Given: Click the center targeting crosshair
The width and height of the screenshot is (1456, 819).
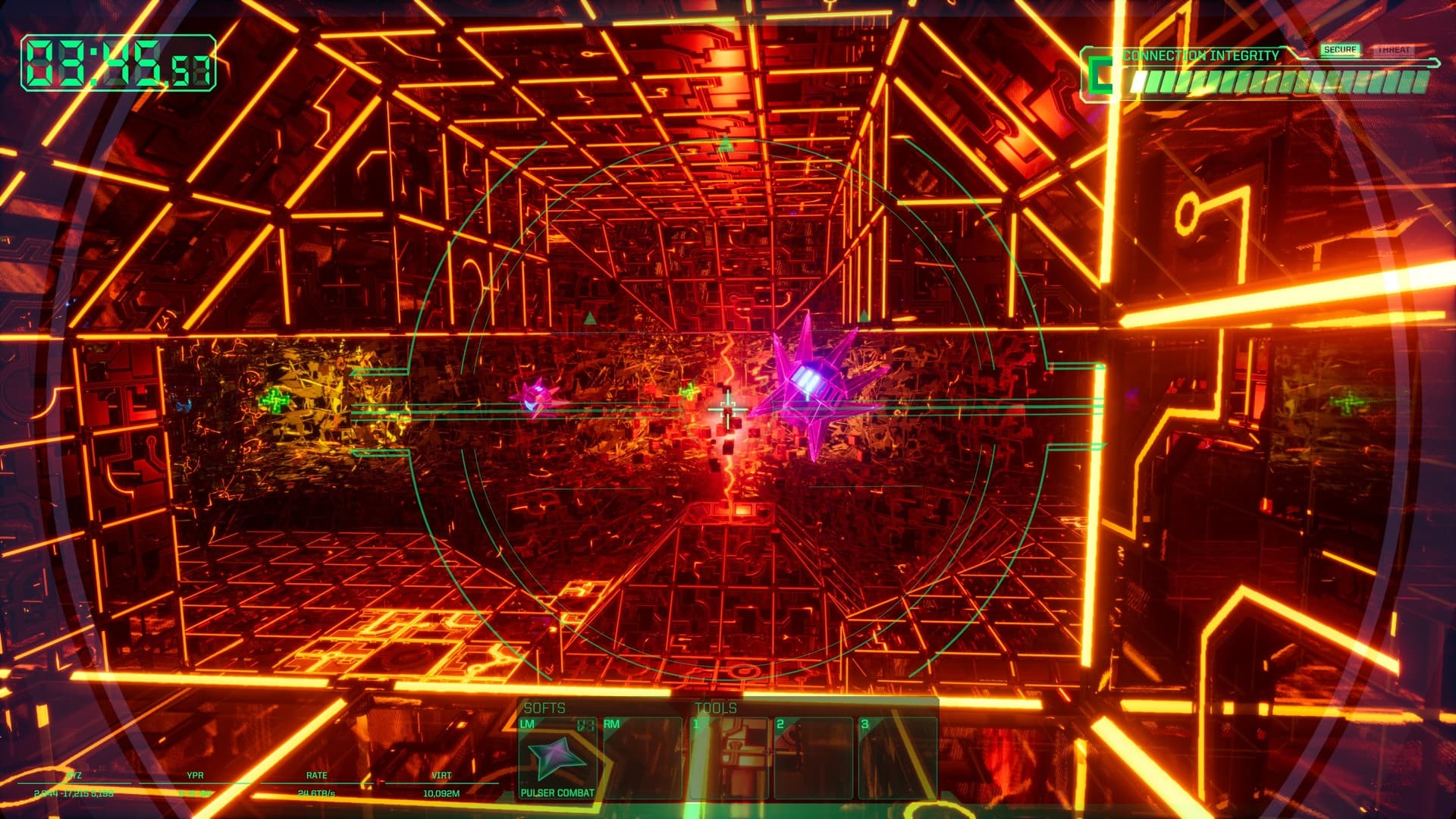Looking at the screenshot, I should (728, 409).
